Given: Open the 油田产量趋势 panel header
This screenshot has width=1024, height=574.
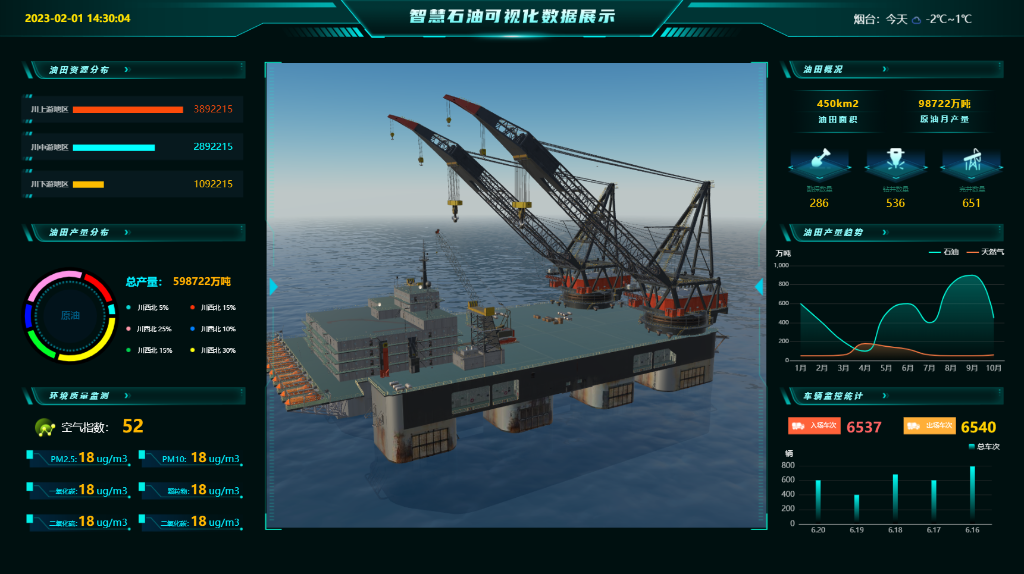Looking at the screenshot, I should 884,232.
